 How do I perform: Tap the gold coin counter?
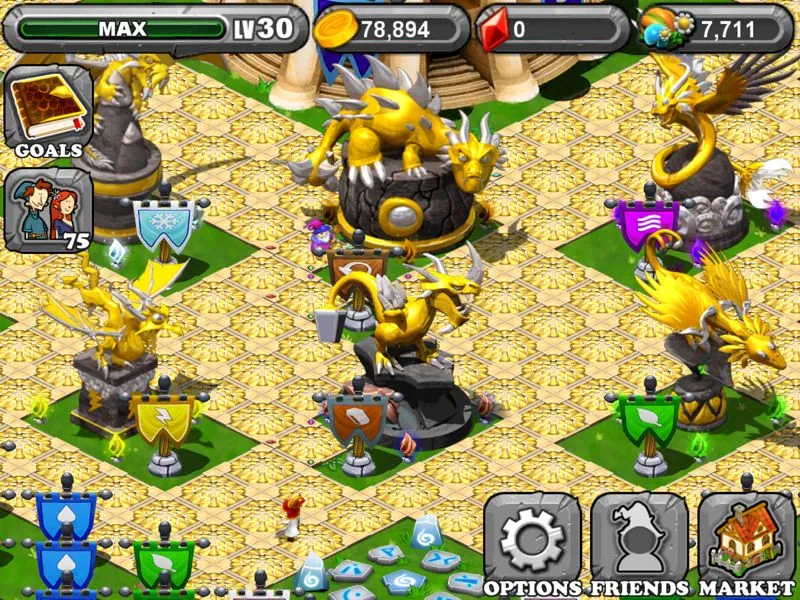pyautogui.click(x=391, y=29)
